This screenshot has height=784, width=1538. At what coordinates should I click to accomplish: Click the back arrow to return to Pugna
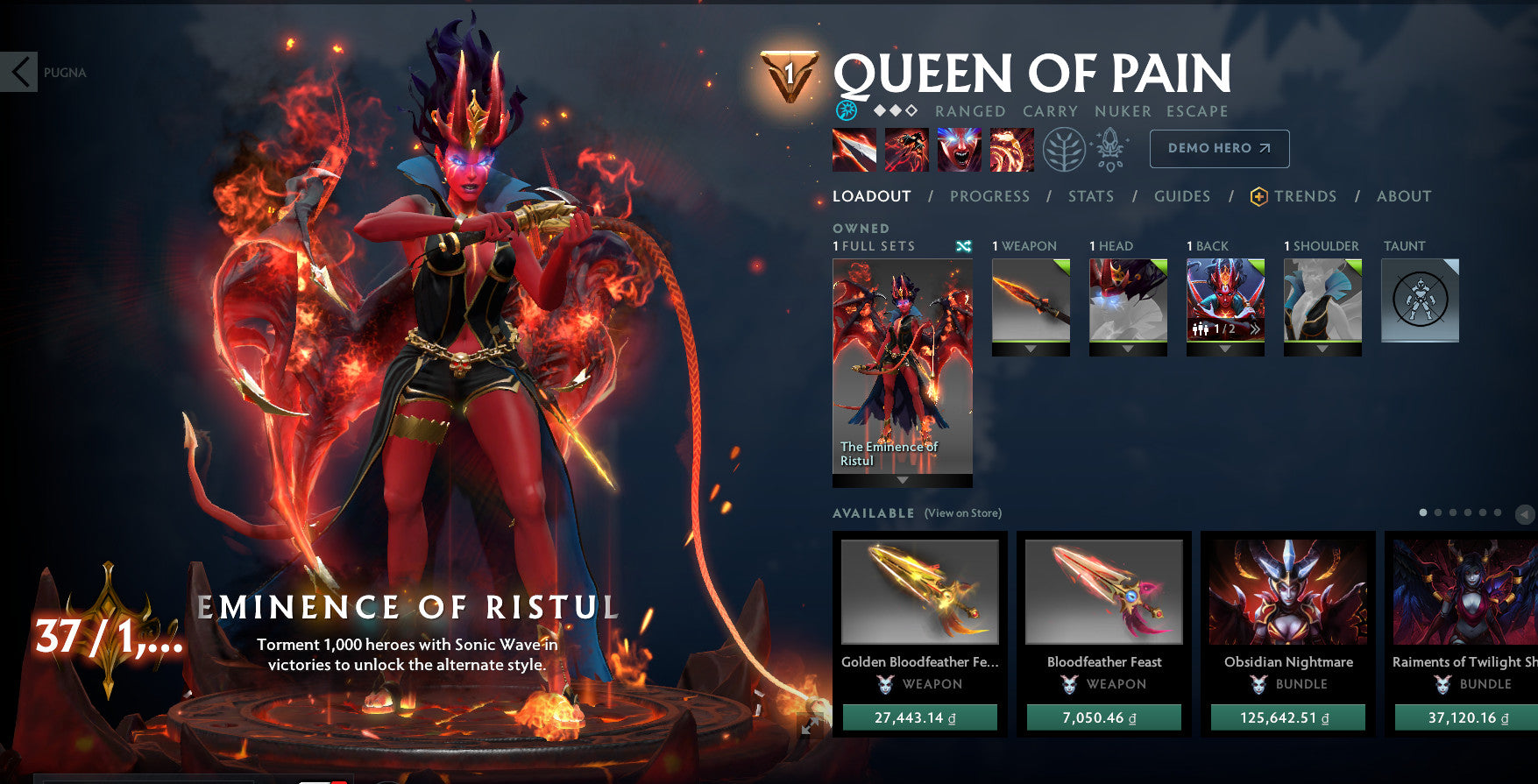coord(19,72)
